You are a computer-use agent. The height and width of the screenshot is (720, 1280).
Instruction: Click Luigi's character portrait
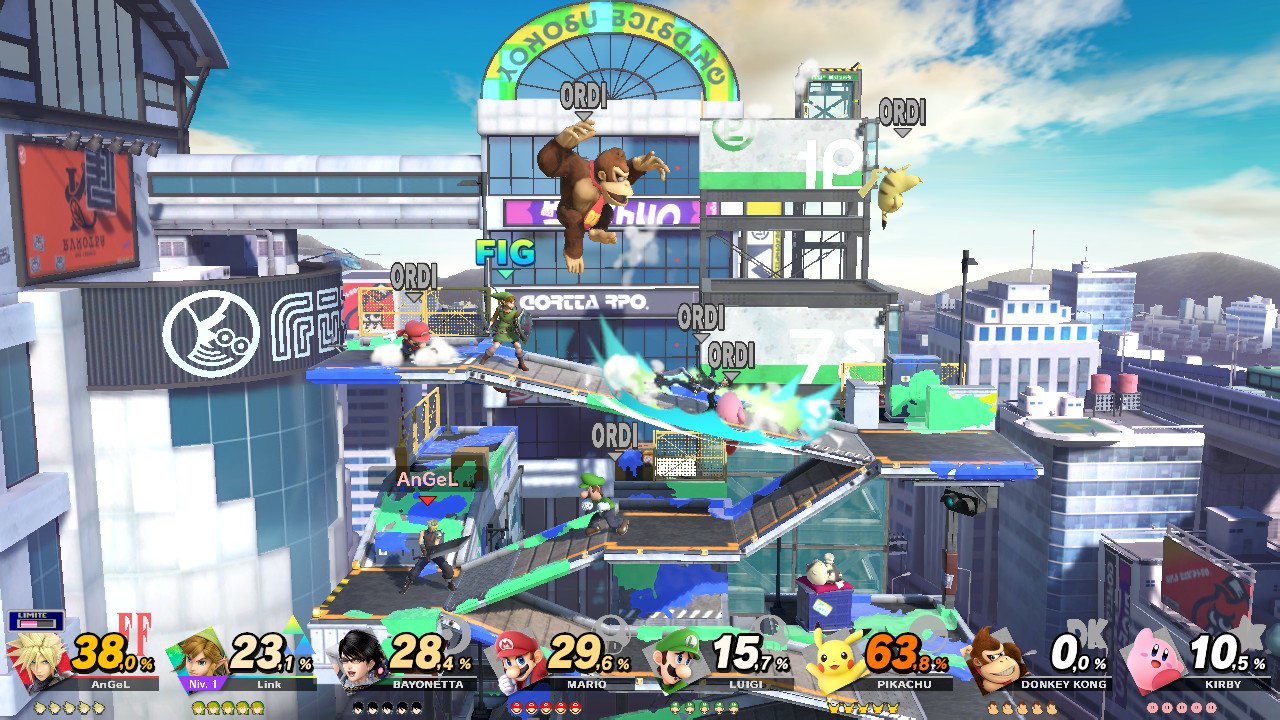click(x=678, y=658)
